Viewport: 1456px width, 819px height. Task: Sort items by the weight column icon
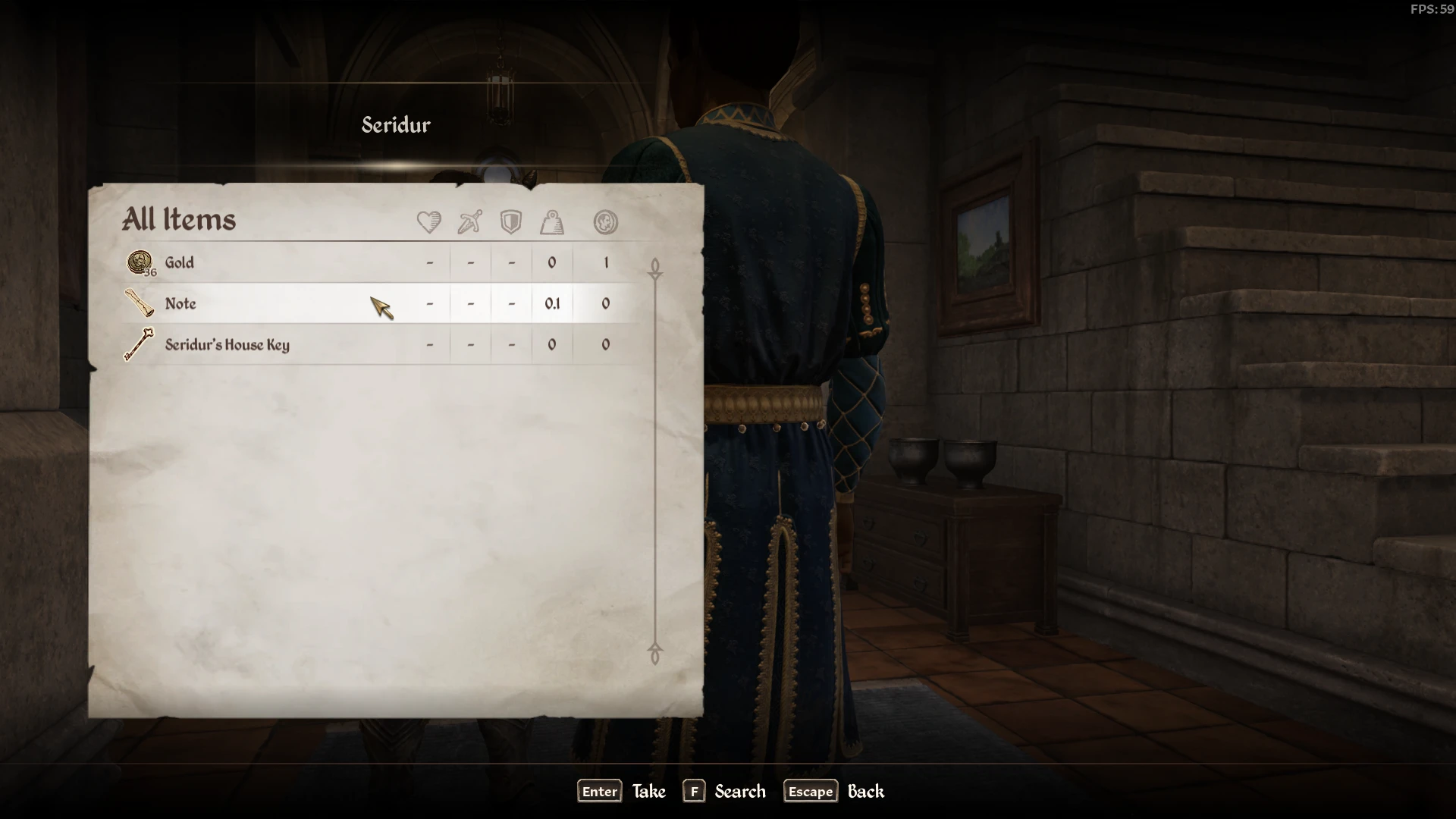coord(552,222)
